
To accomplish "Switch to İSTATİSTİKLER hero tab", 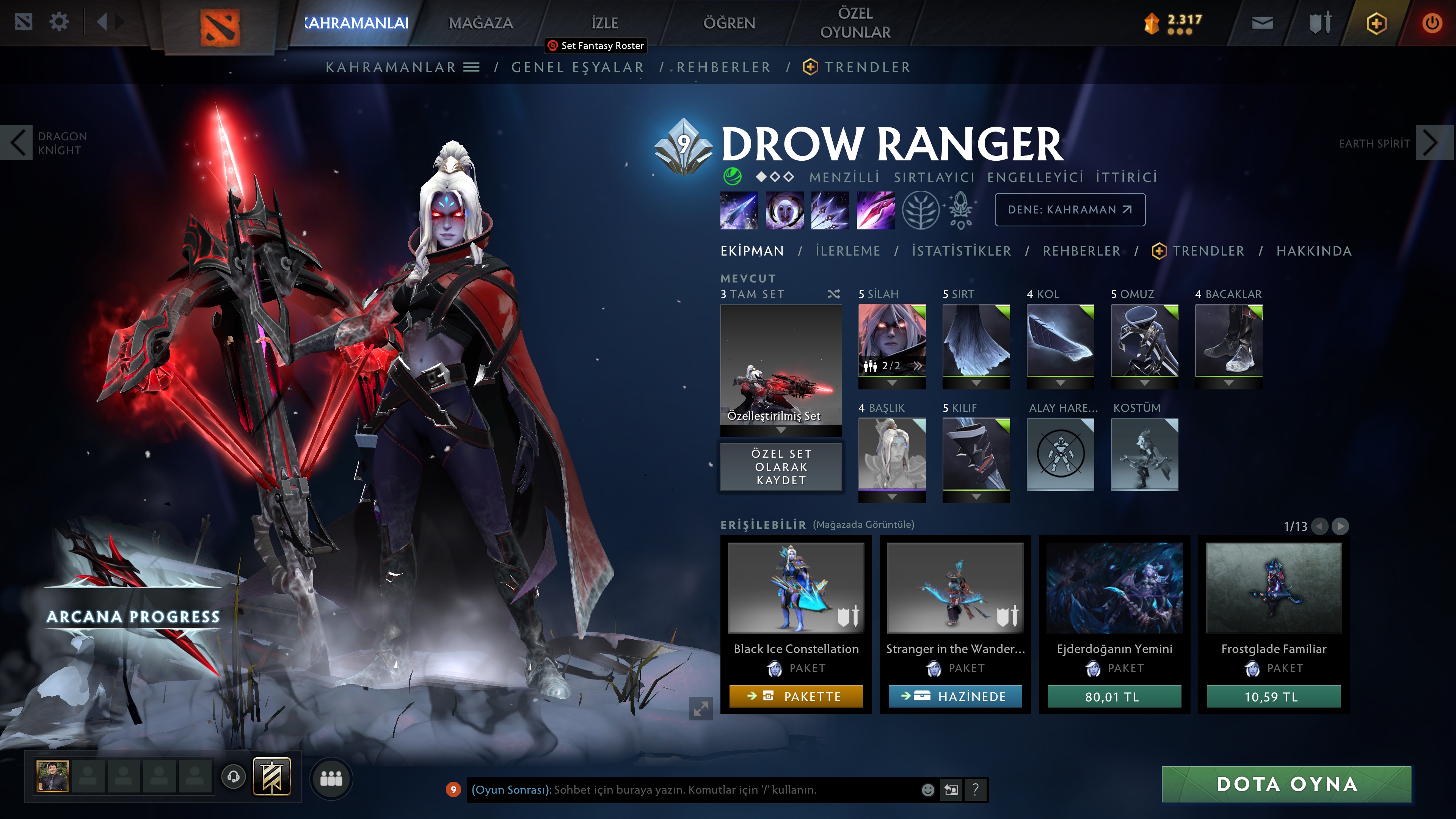I will tap(961, 251).
